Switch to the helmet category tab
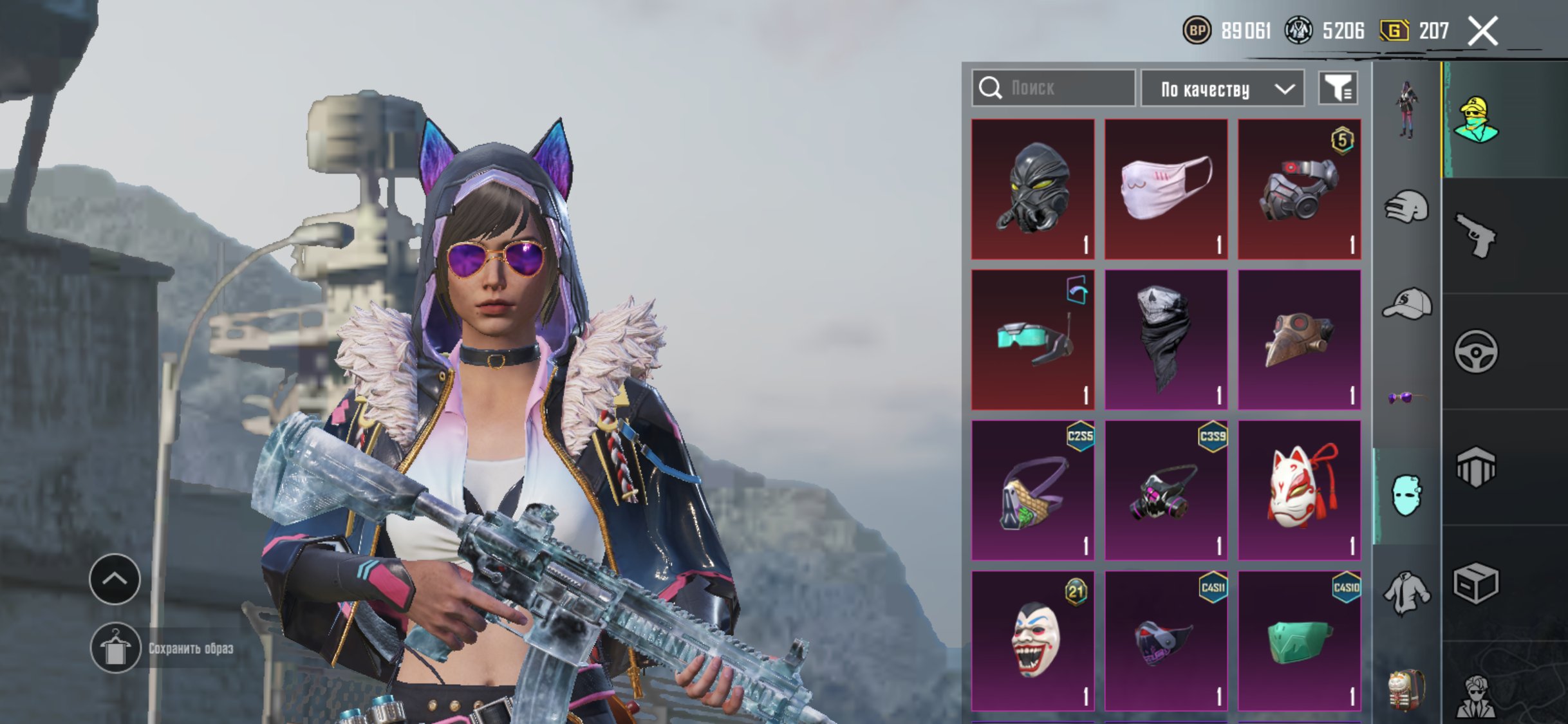The image size is (1568, 724). pos(1406,207)
